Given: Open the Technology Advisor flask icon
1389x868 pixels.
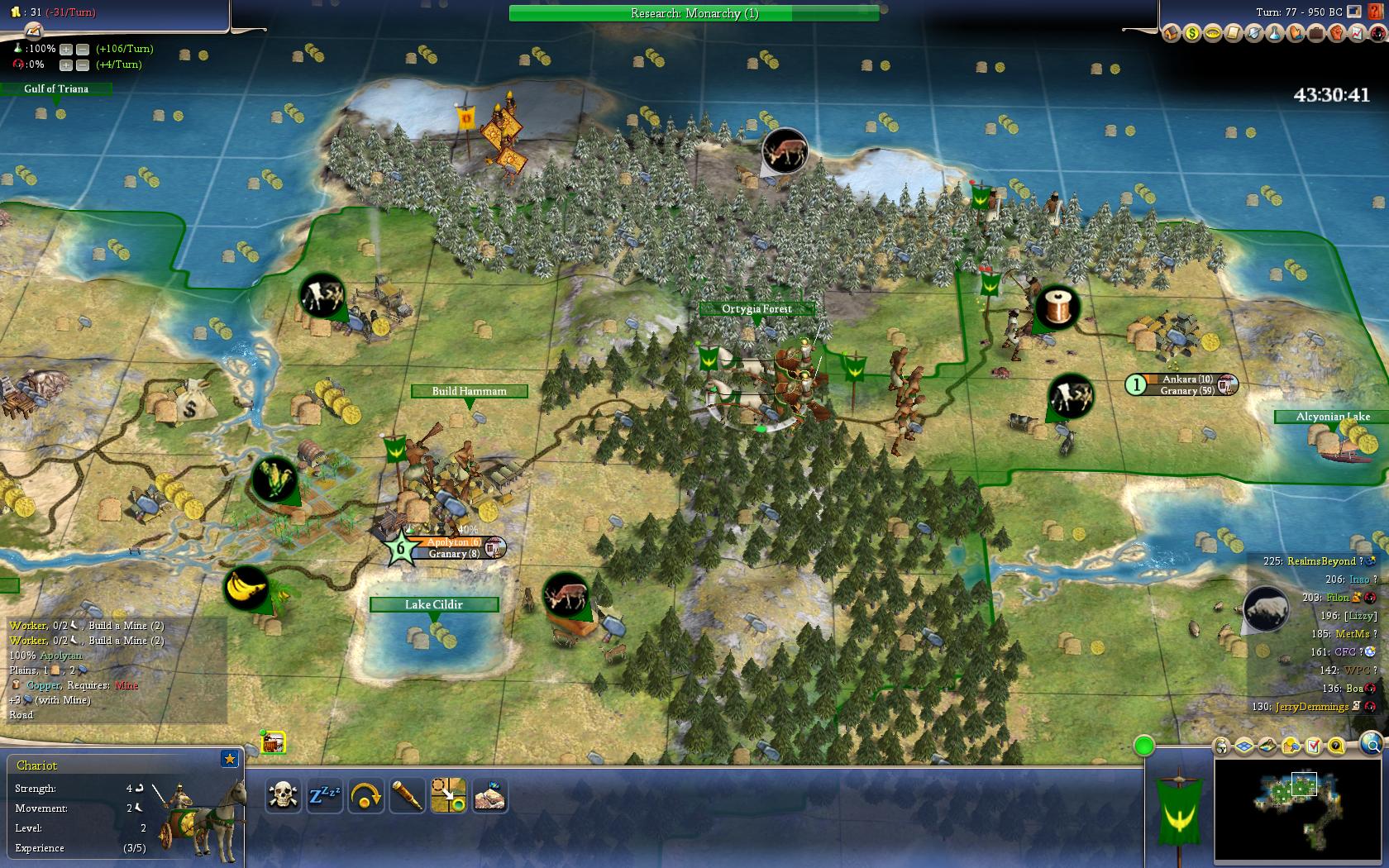Looking at the screenshot, I should [x=1274, y=34].
